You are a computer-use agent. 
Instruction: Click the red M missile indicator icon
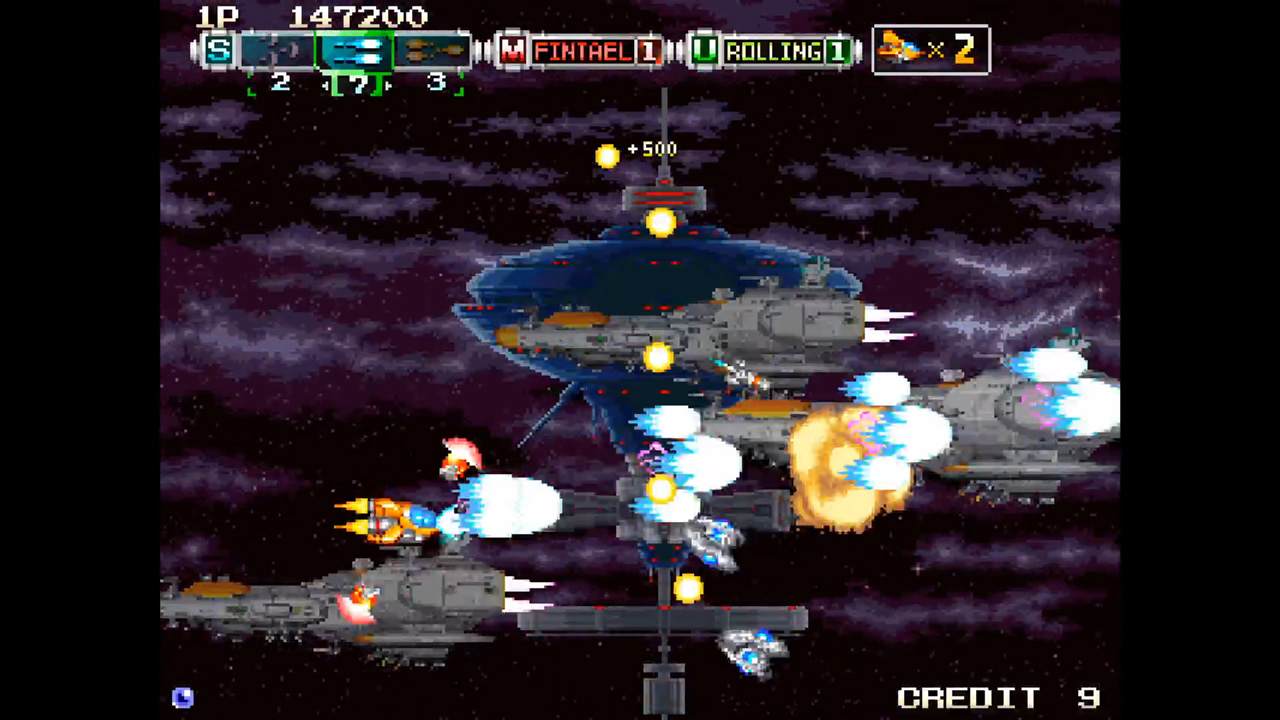tap(513, 51)
